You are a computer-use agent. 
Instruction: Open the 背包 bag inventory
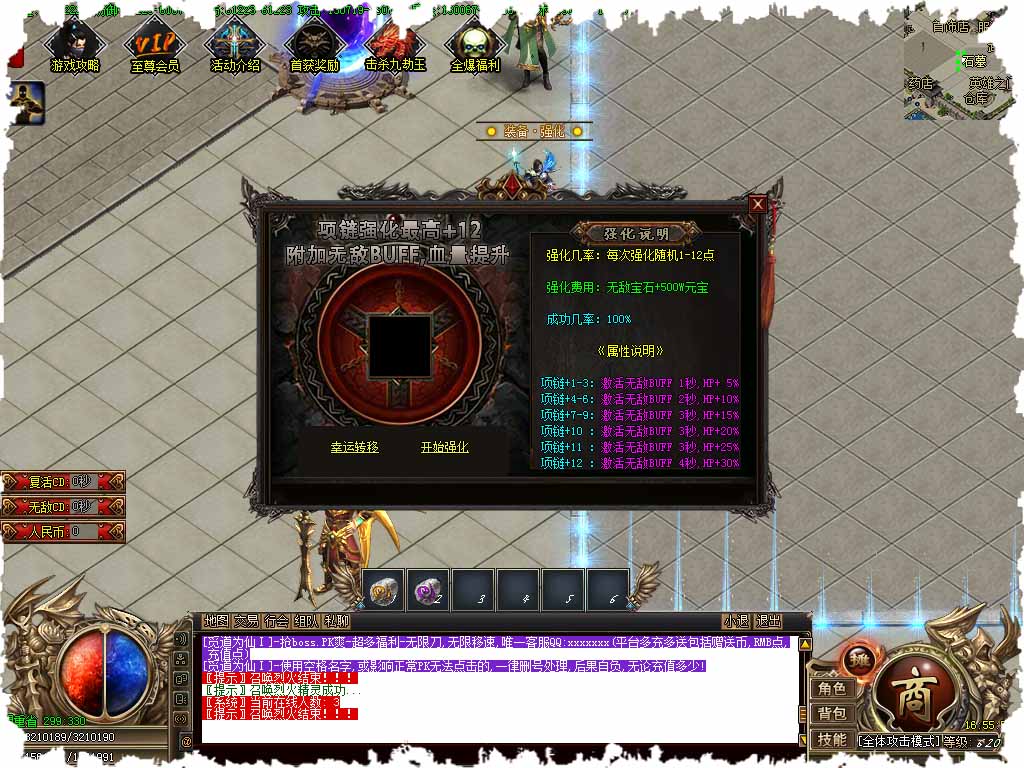coord(832,714)
